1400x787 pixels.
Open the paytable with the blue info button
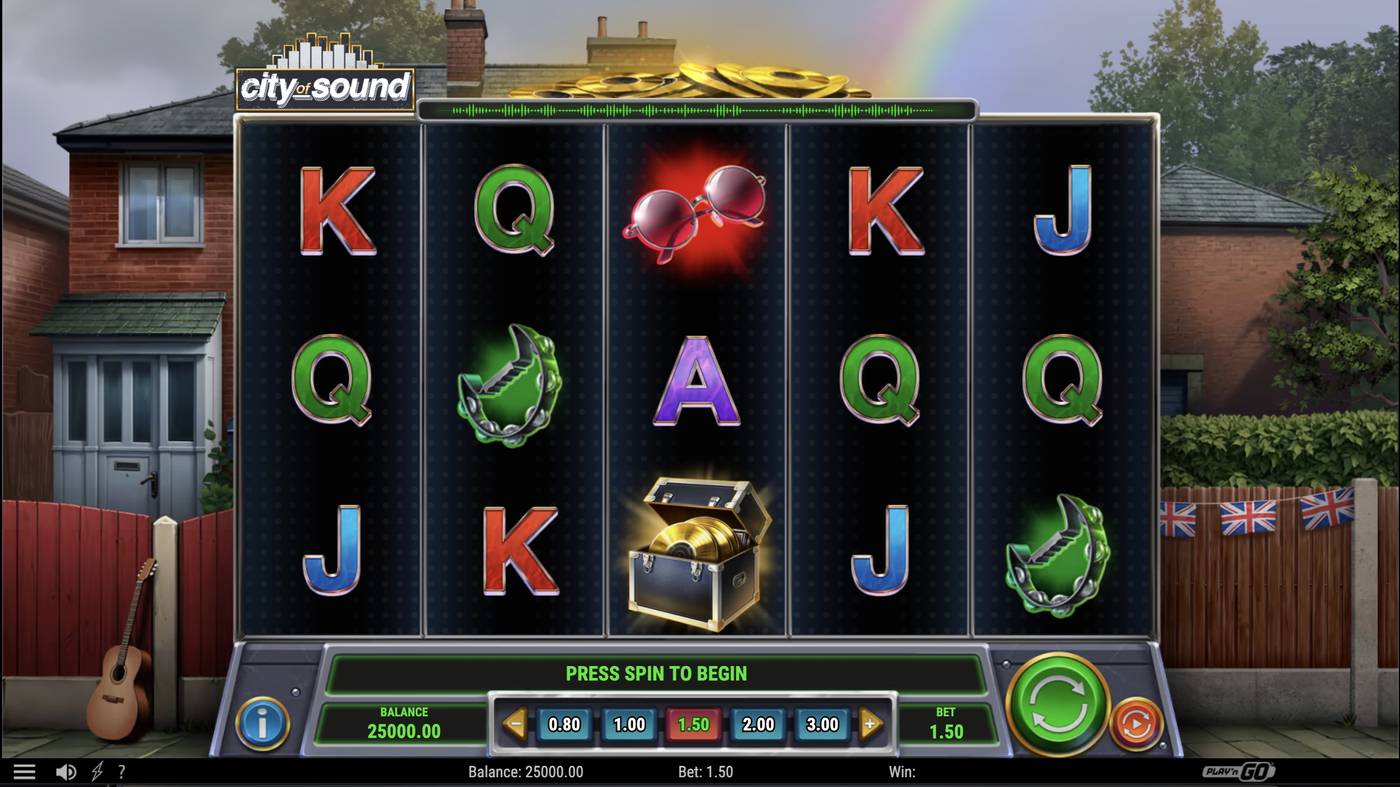coord(262,724)
